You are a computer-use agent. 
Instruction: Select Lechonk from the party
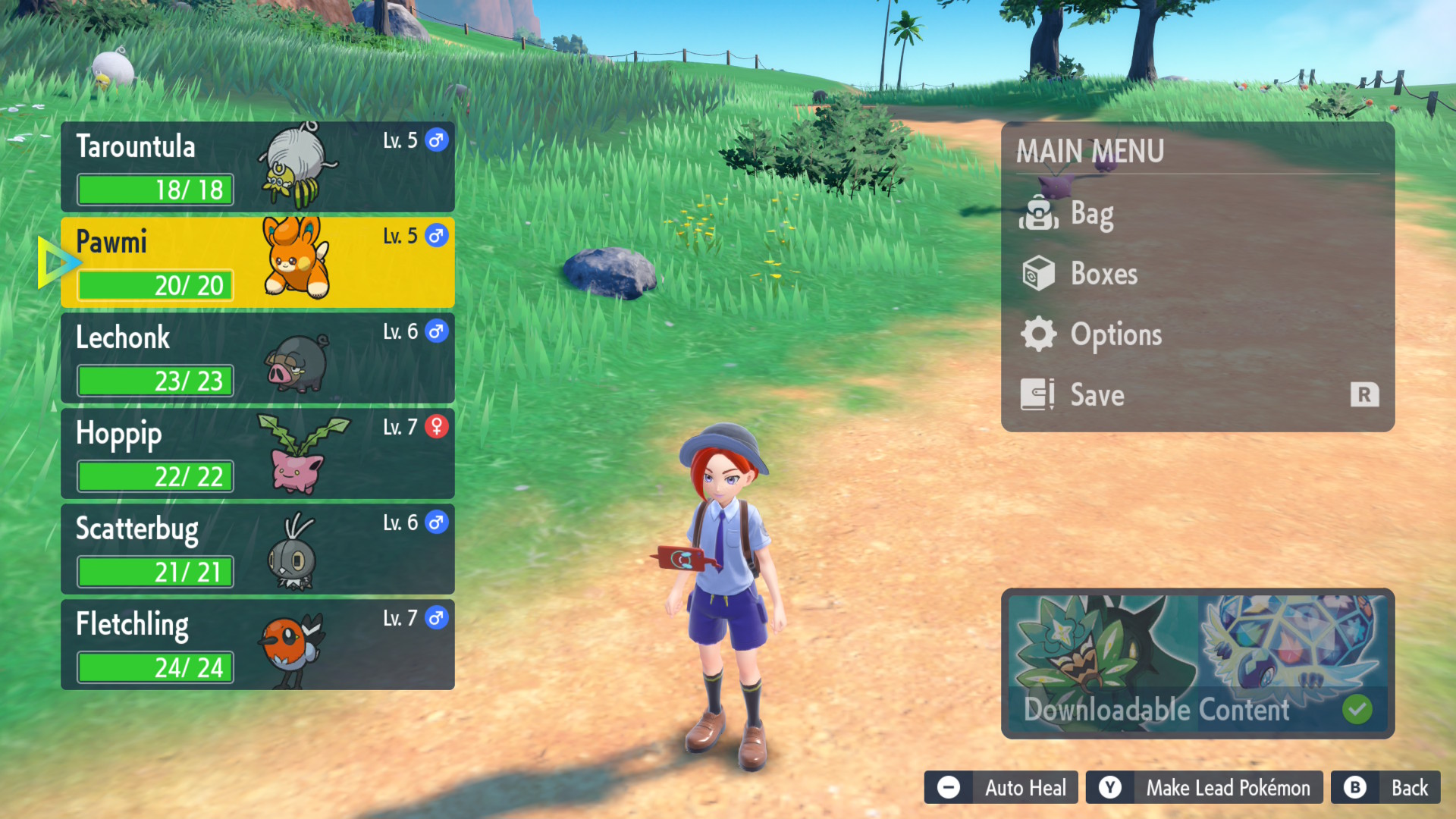click(258, 358)
